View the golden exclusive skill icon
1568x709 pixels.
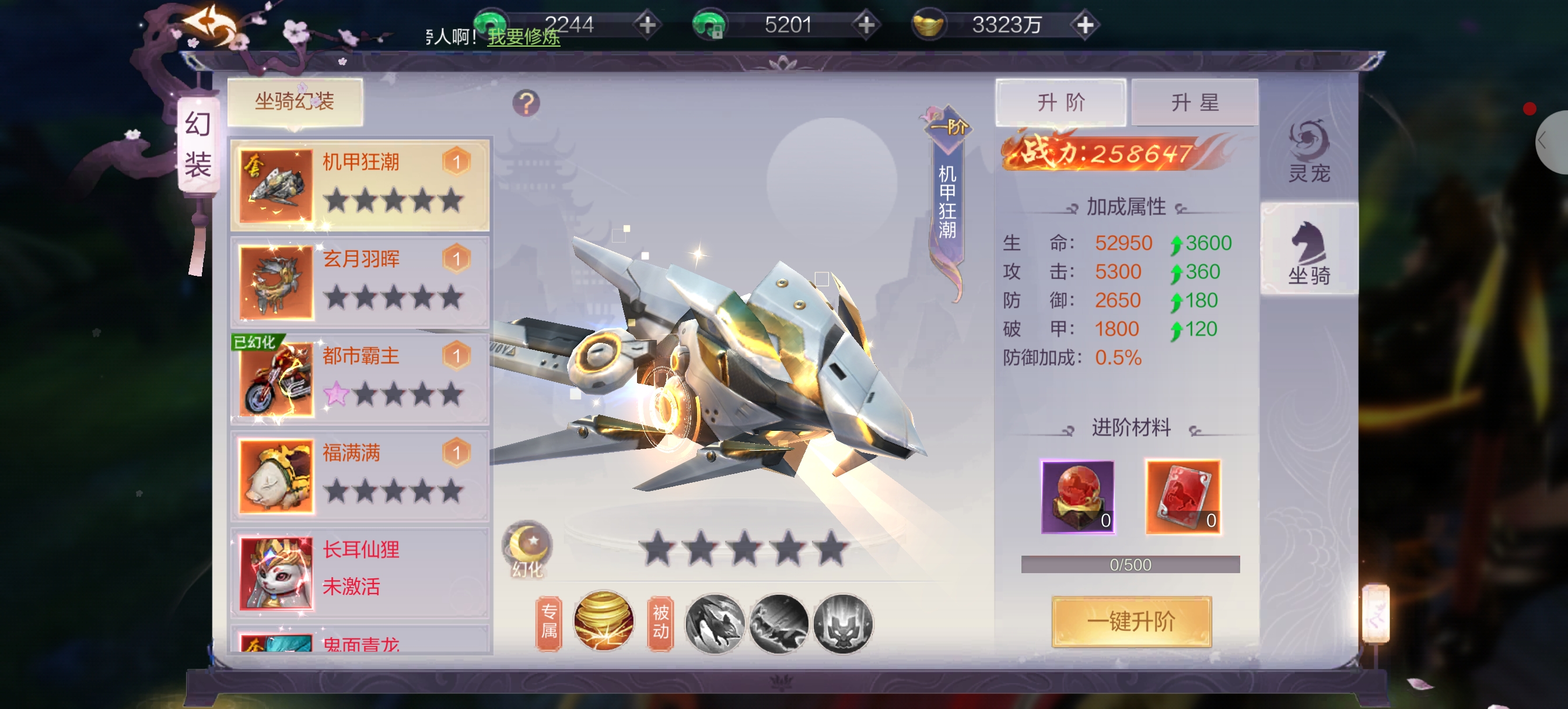[603, 622]
